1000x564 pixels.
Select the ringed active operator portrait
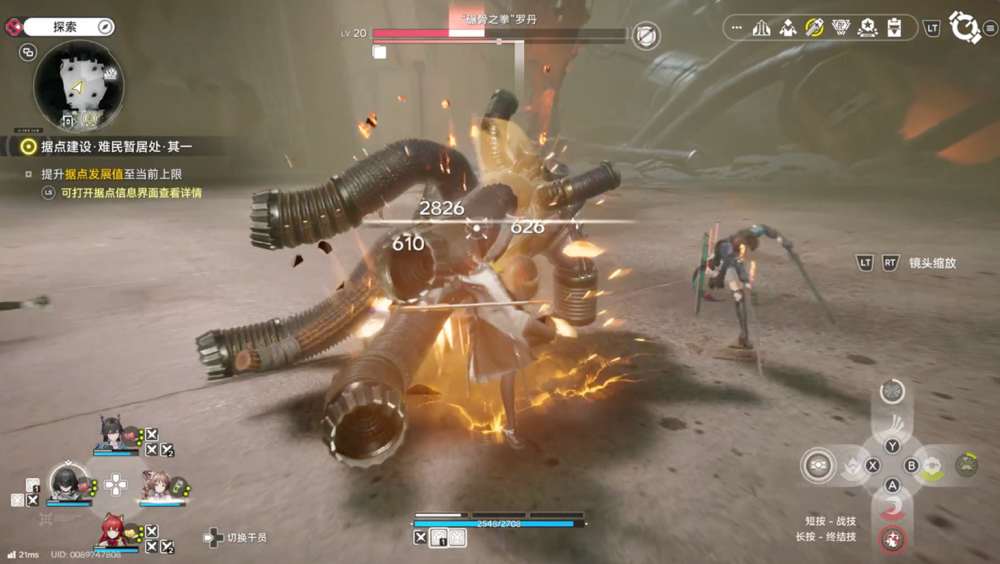pyautogui.click(x=68, y=482)
